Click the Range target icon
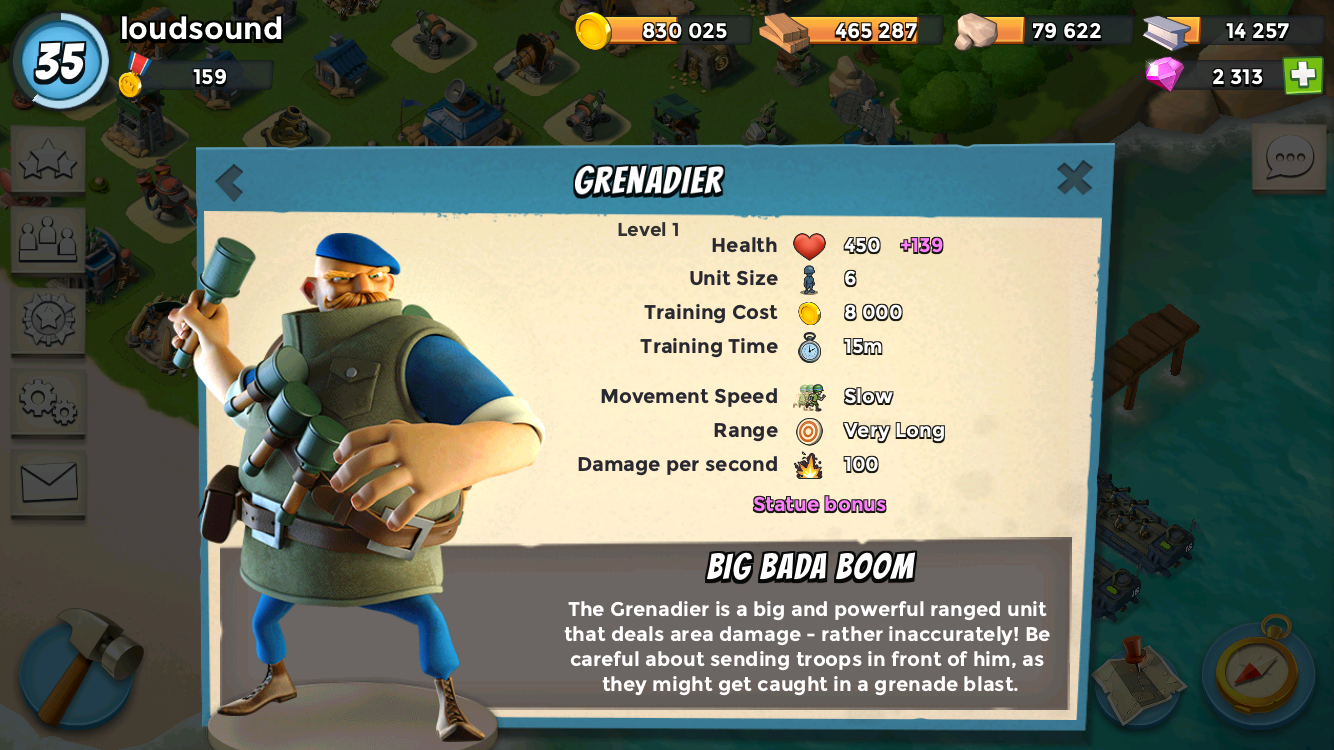The image size is (1334, 750). pyautogui.click(x=810, y=430)
